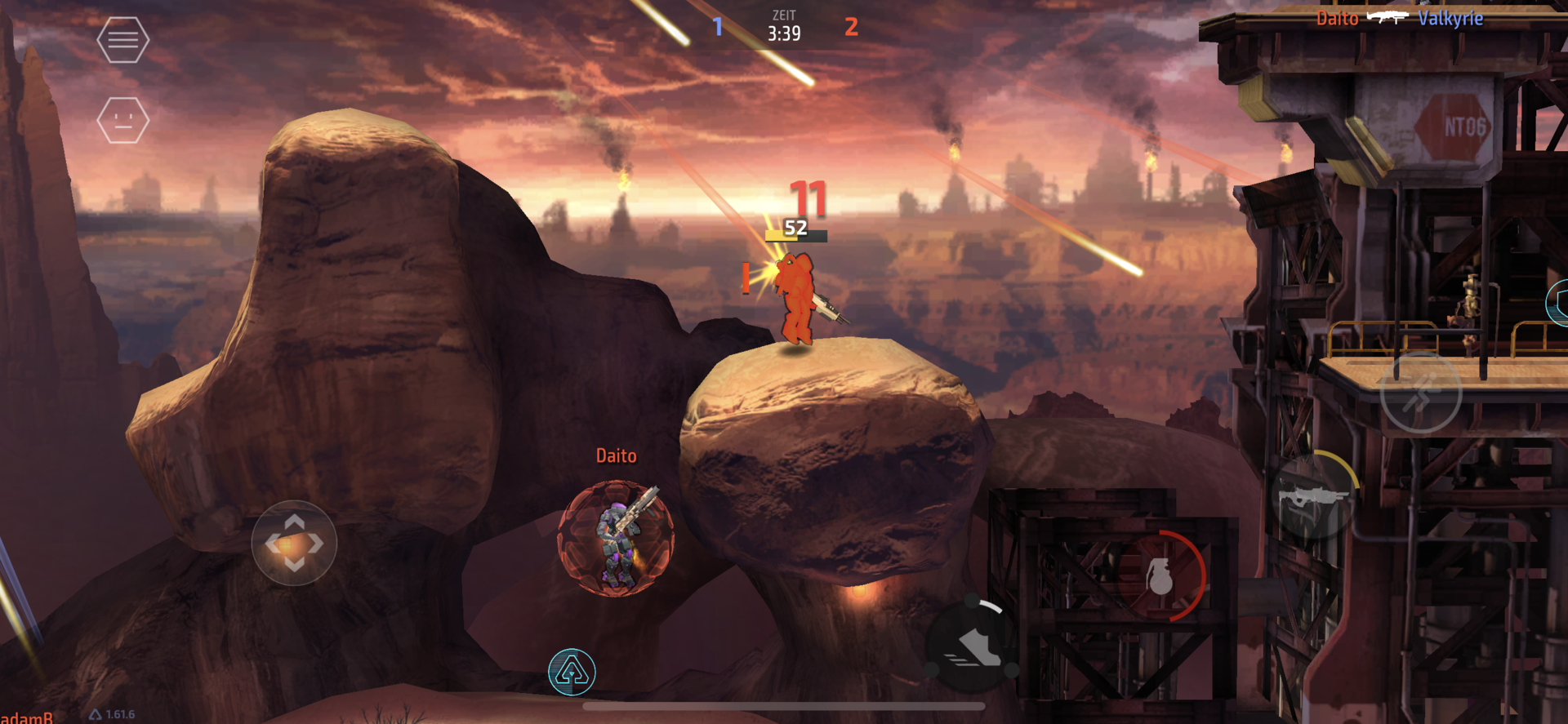Open the emote face hexagon
This screenshot has height=724, width=1568.
(122, 121)
